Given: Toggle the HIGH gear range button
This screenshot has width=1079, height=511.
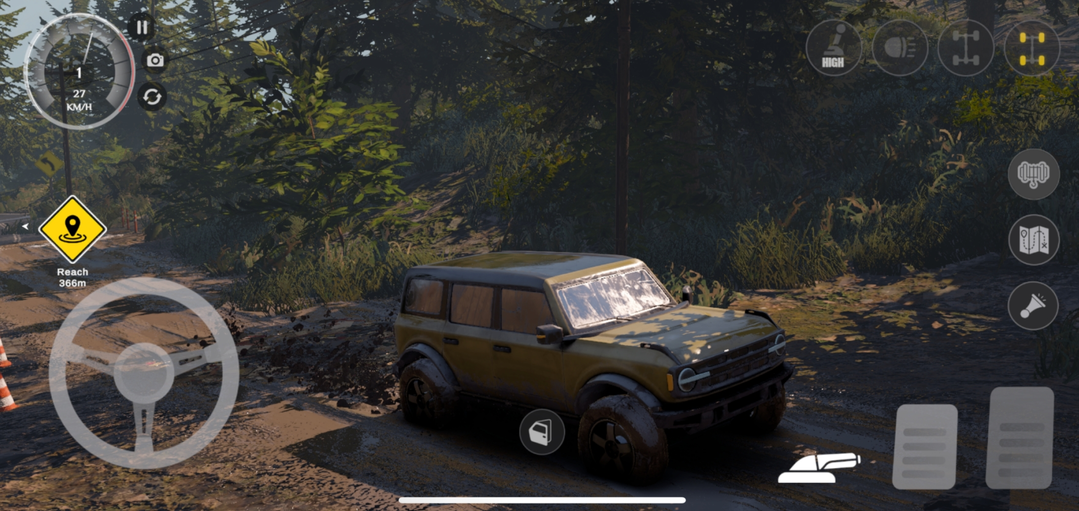Looking at the screenshot, I should point(833,47).
